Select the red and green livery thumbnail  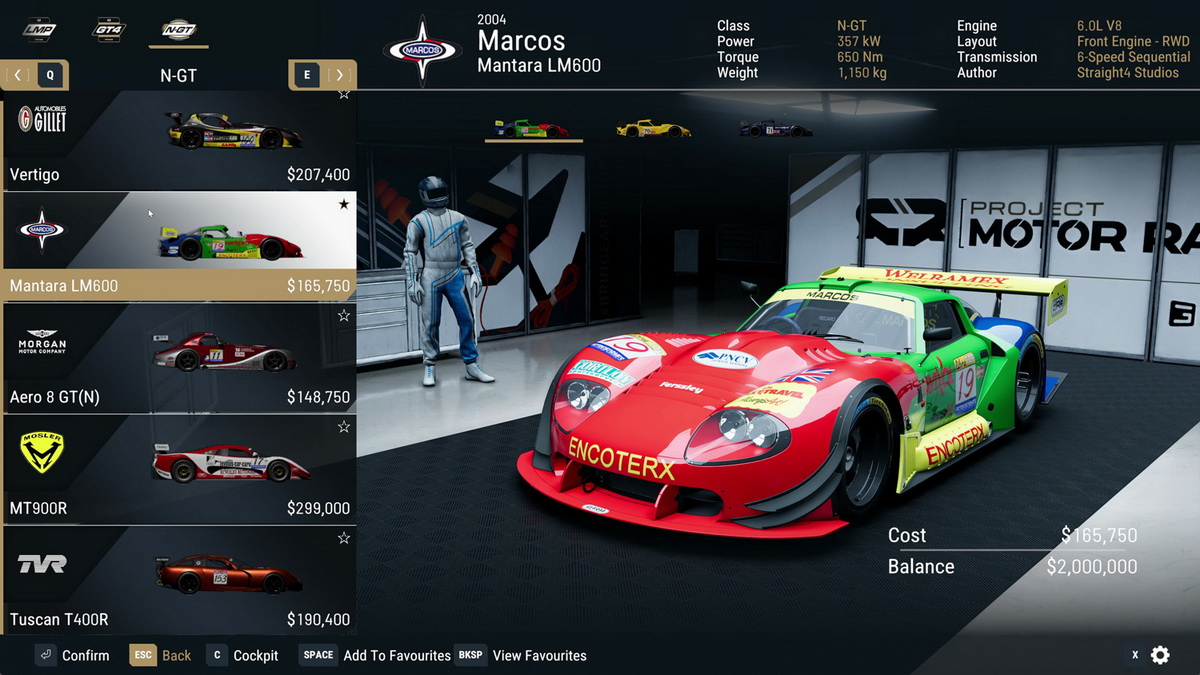click(x=533, y=129)
